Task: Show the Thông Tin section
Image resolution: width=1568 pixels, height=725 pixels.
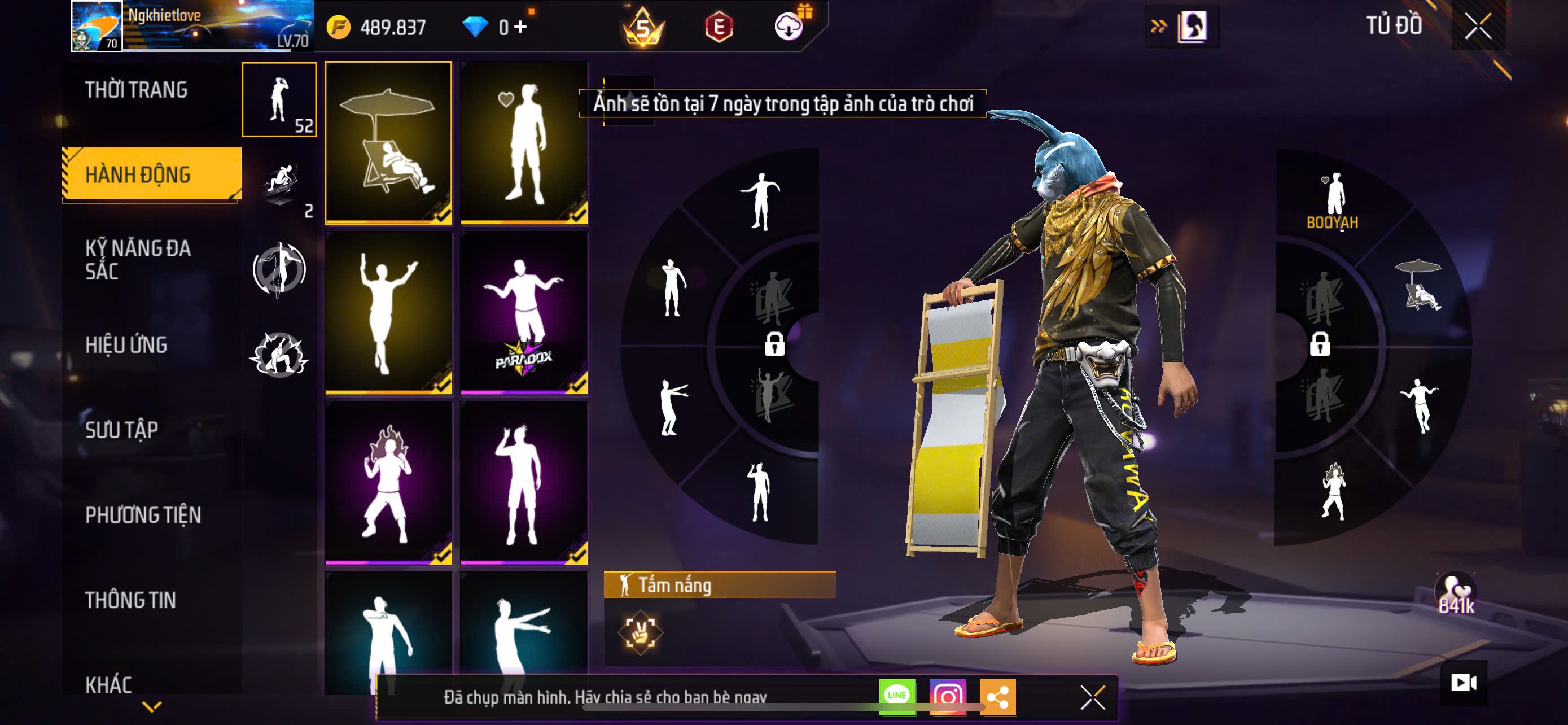Action: pos(131,600)
